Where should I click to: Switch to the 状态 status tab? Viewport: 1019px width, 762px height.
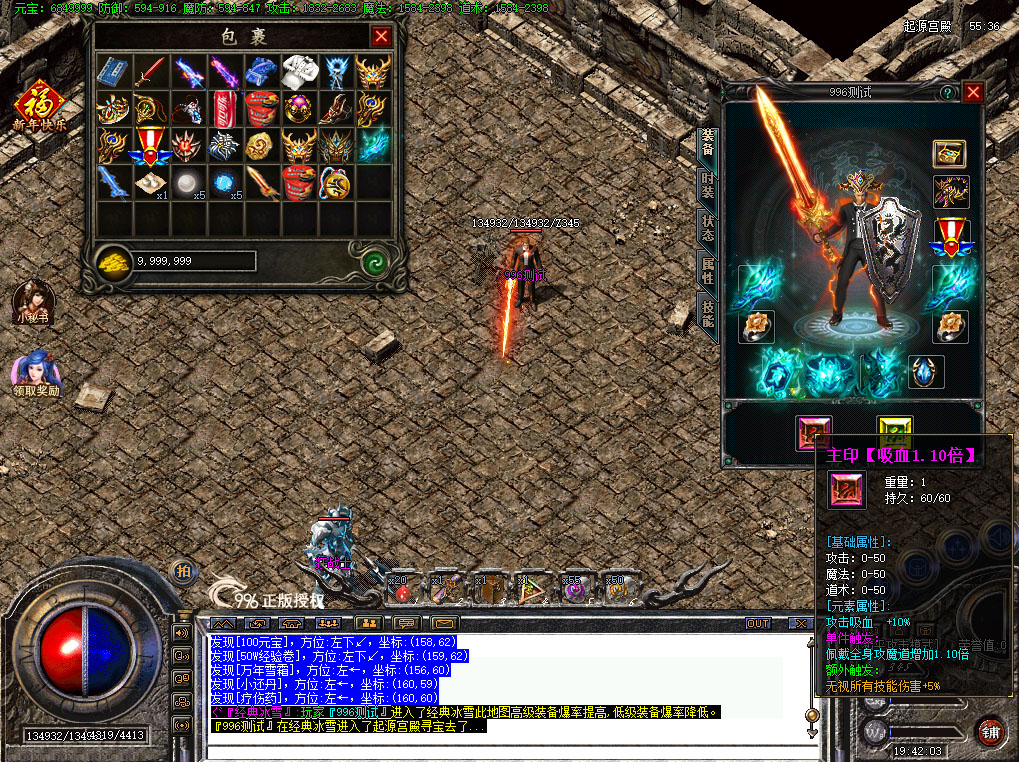coord(708,228)
